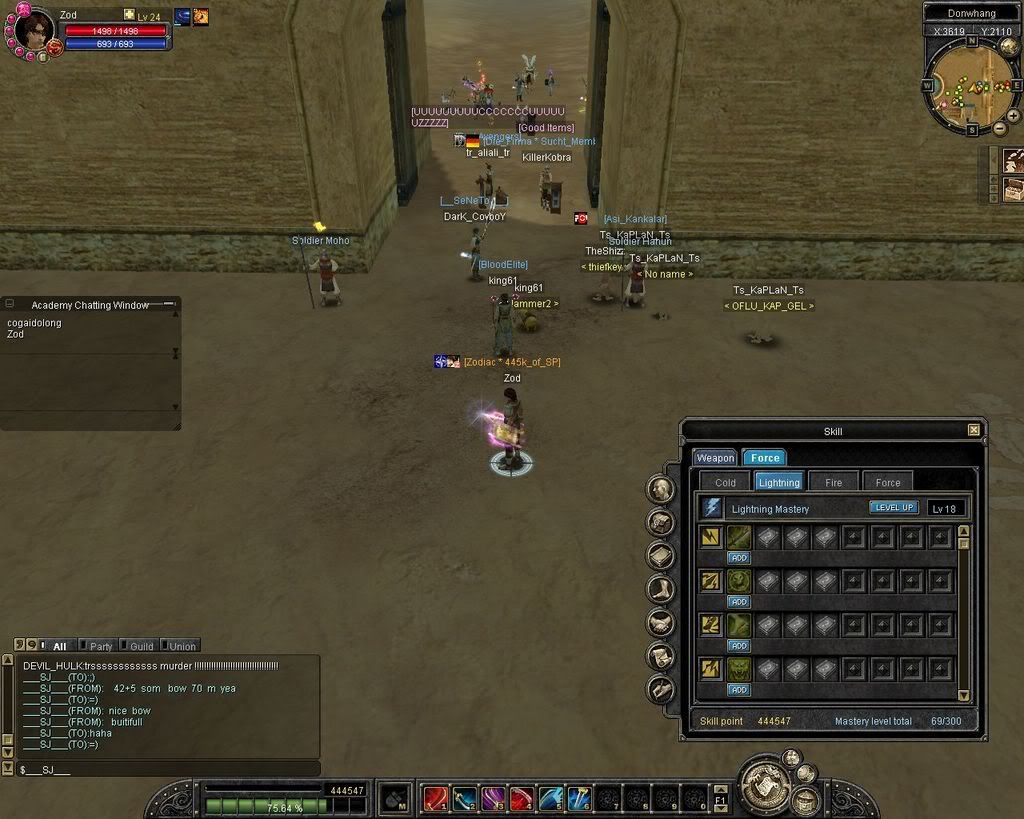1024x819 pixels.
Task: Select the Fire mastery tab
Action: pyautogui.click(x=833, y=482)
